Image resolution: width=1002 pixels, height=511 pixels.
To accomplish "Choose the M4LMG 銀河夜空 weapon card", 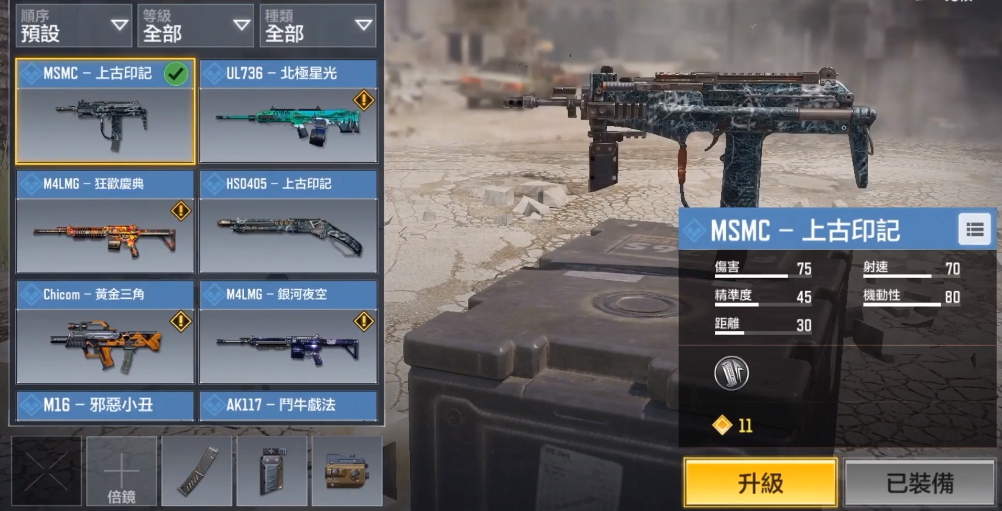I will click(x=288, y=332).
